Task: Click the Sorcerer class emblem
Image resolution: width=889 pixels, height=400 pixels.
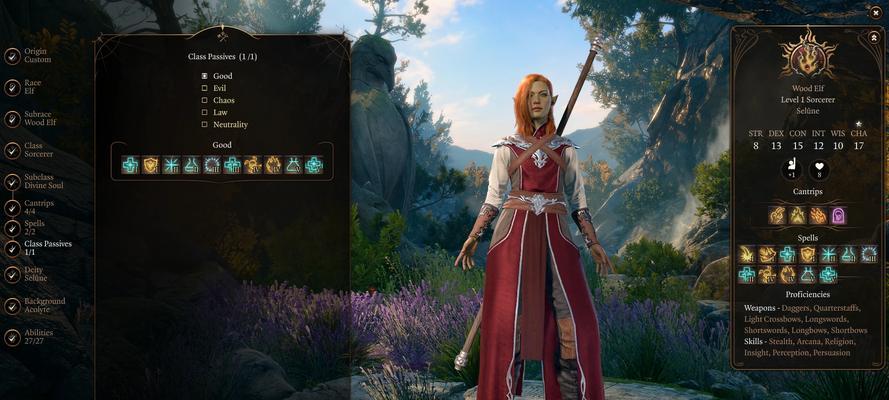Action: click(x=809, y=56)
